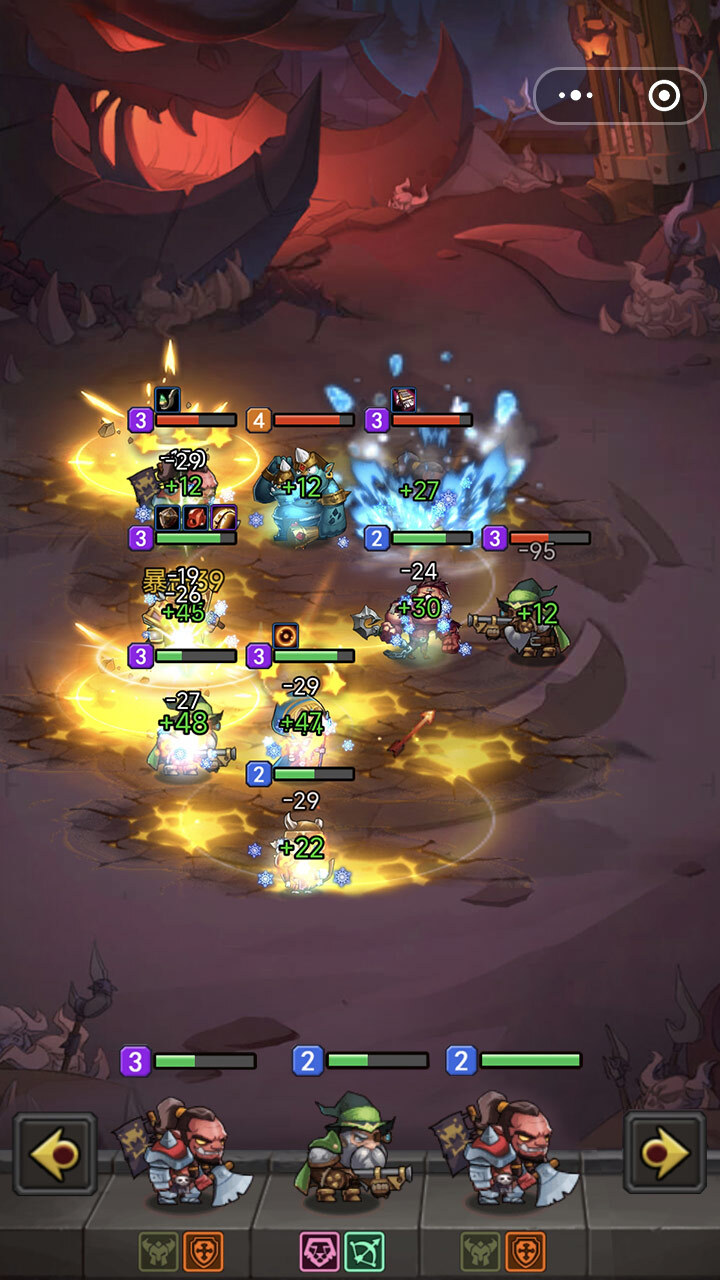The width and height of the screenshot is (720, 1280).
Task: Click the right yellow arrow button
Action: click(x=665, y=1153)
